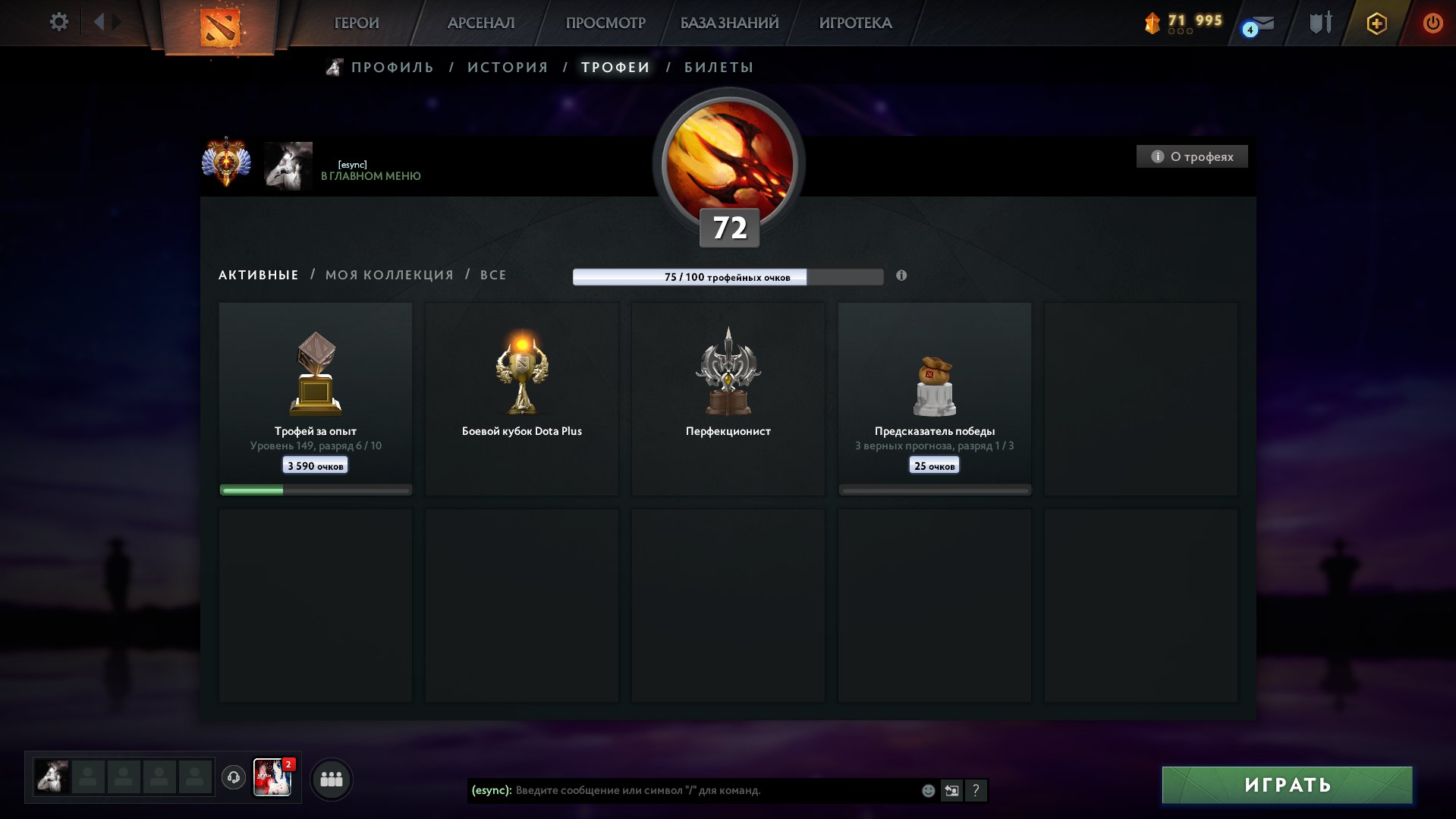Exit the game with the red power button
The image size is (1456, 819).
[x=1432, y=23]
